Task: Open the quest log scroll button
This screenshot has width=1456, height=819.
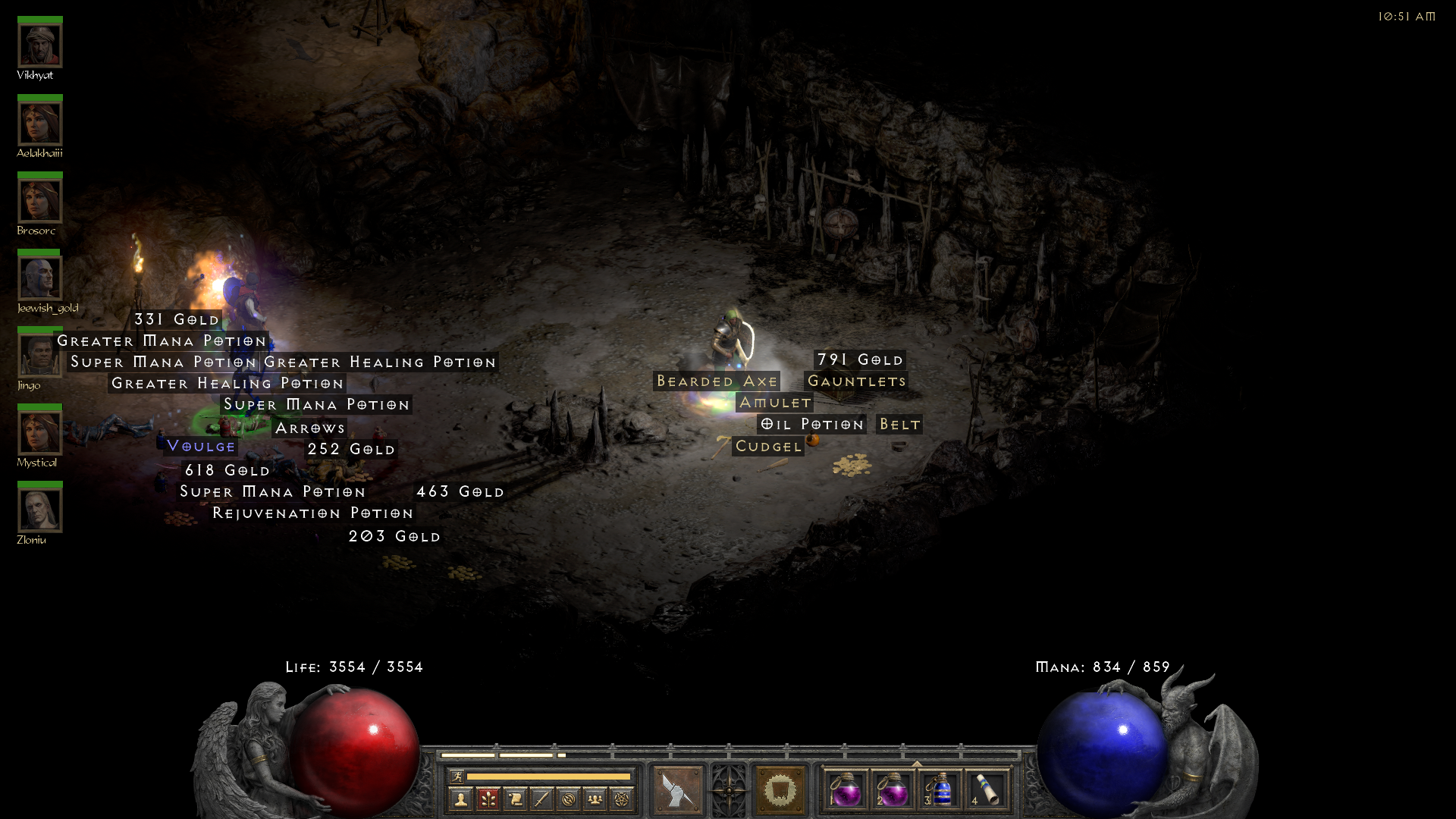Action: pyautogui.click(x=515, y=799)
